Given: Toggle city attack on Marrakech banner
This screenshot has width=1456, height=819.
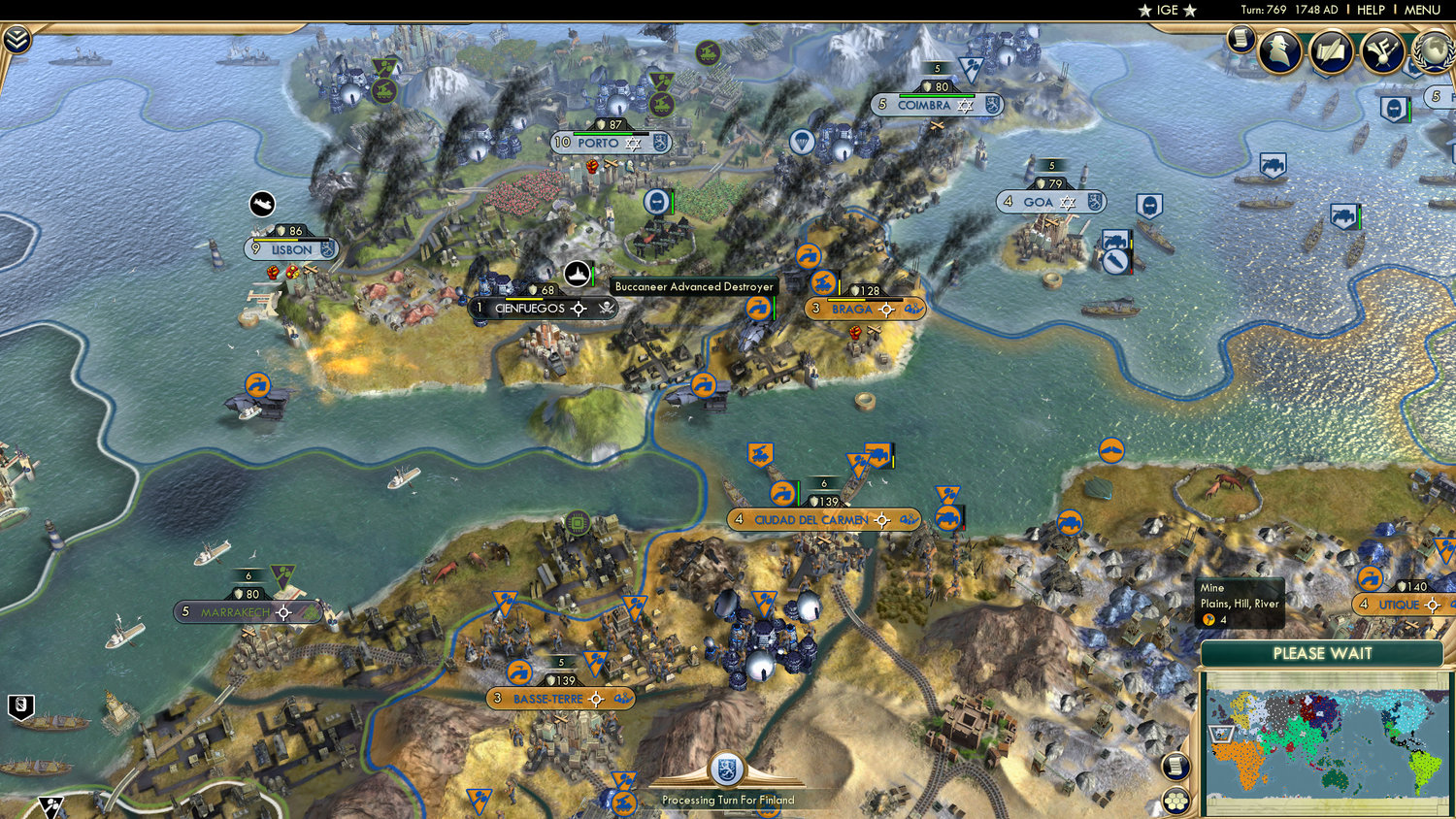Looking at the screenshot, I should 282,612.
